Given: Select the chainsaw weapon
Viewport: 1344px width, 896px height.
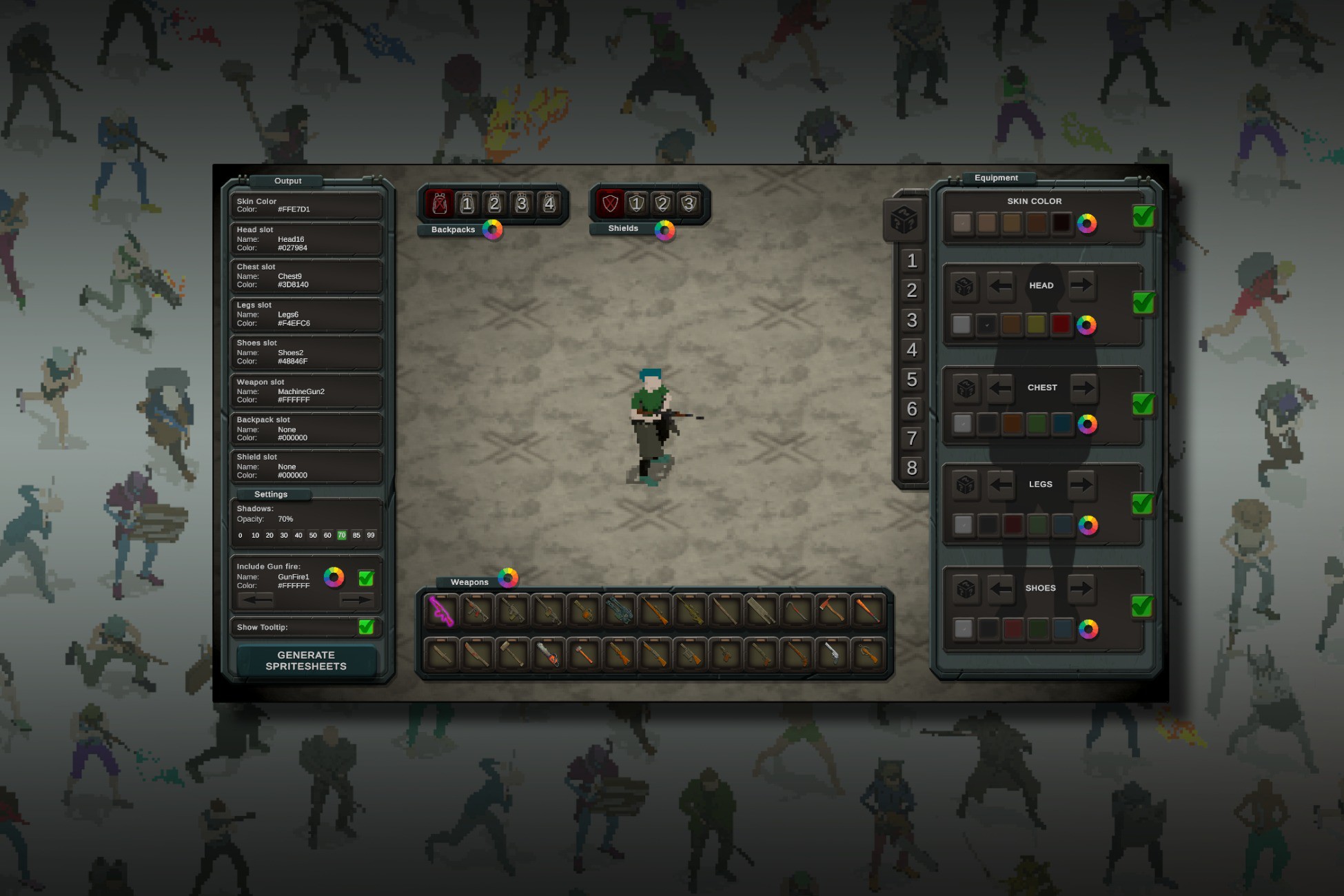Looking at the screenshot, I should [x=548, y=655].
